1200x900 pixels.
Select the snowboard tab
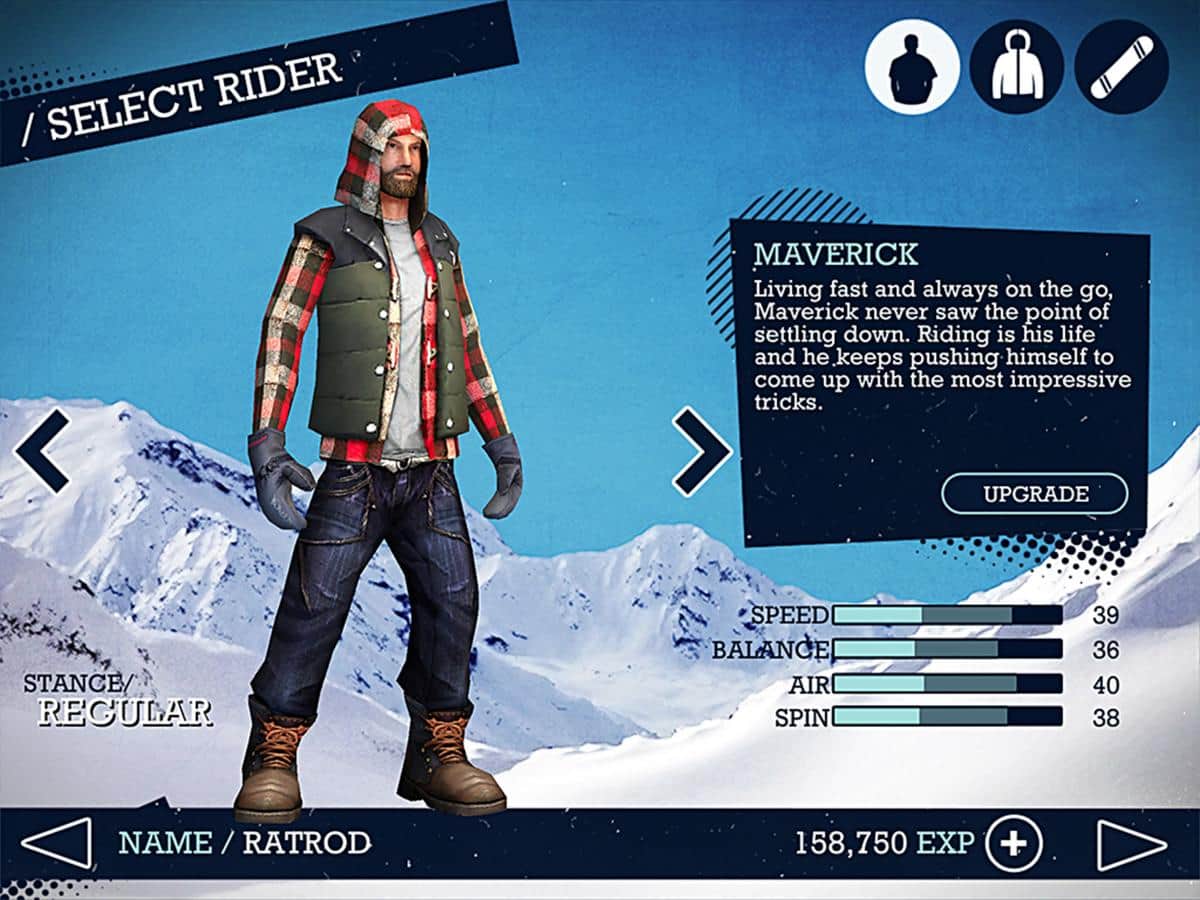click(1121, 67)
